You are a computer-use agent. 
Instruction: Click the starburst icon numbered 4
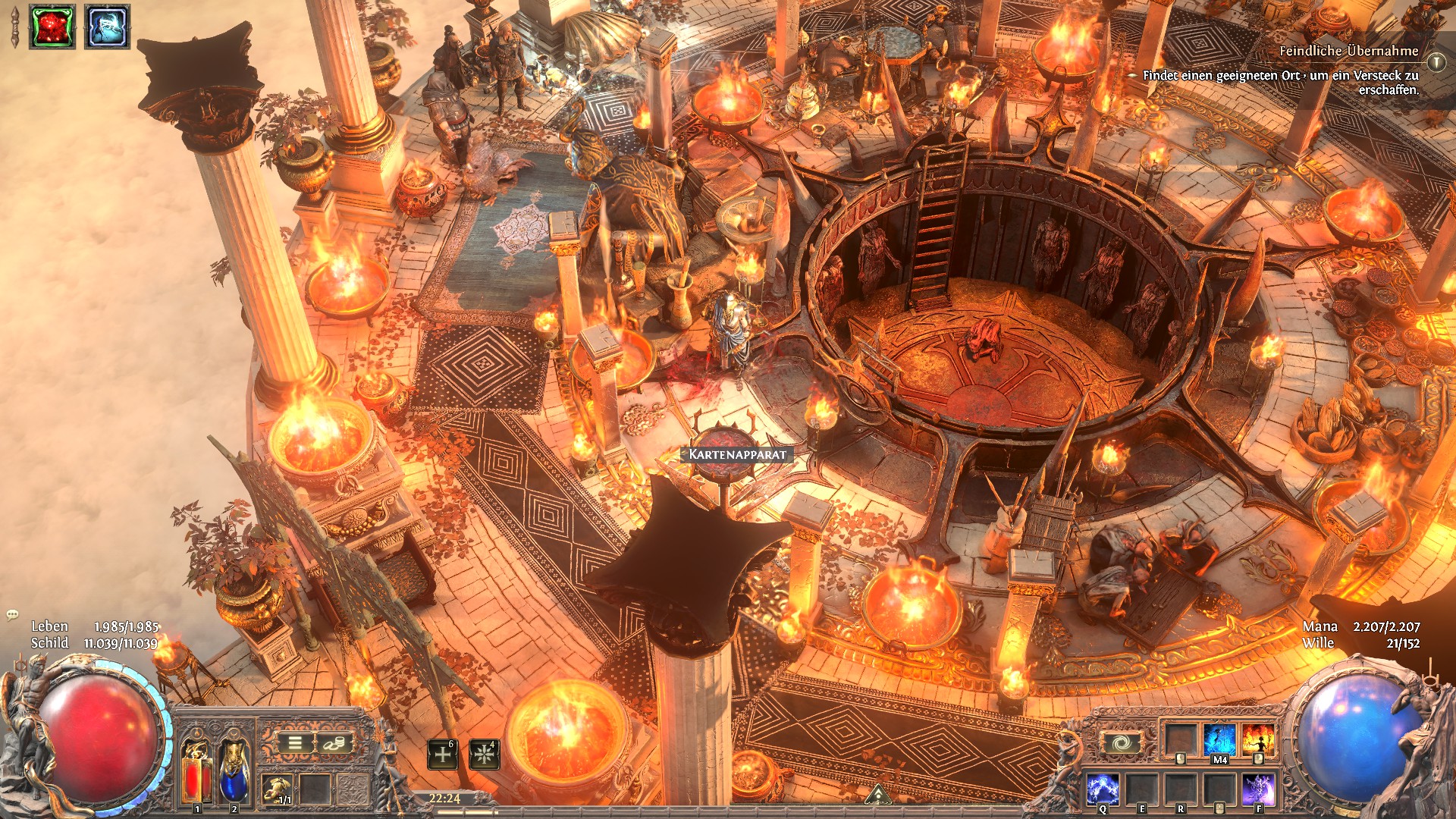click(x=484, y=755)
